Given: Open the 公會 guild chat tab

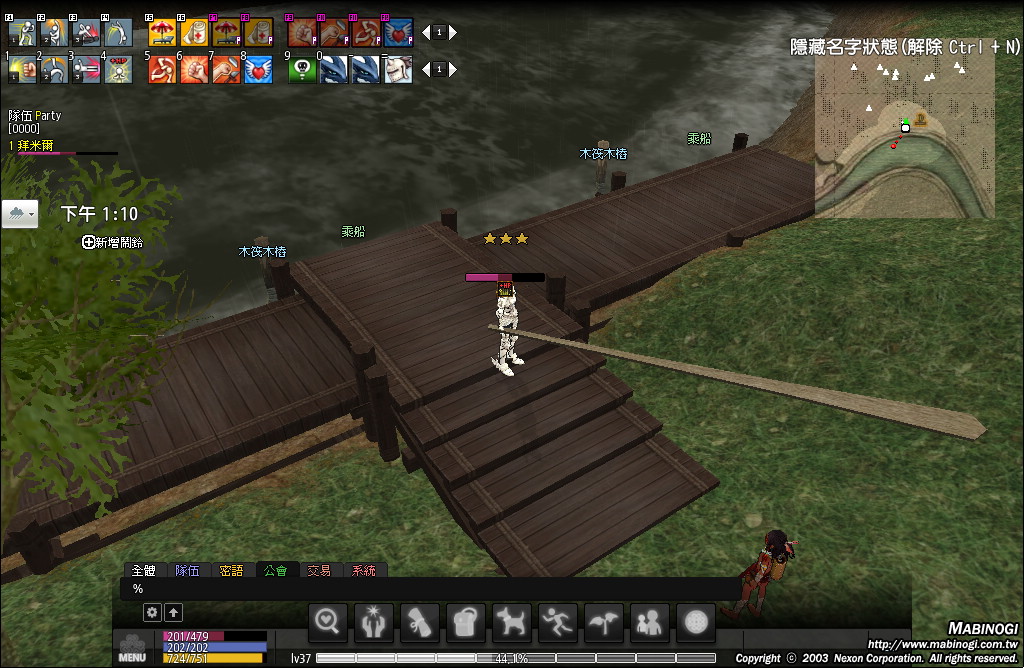Looking at the screenshot, I should point(275,570).
